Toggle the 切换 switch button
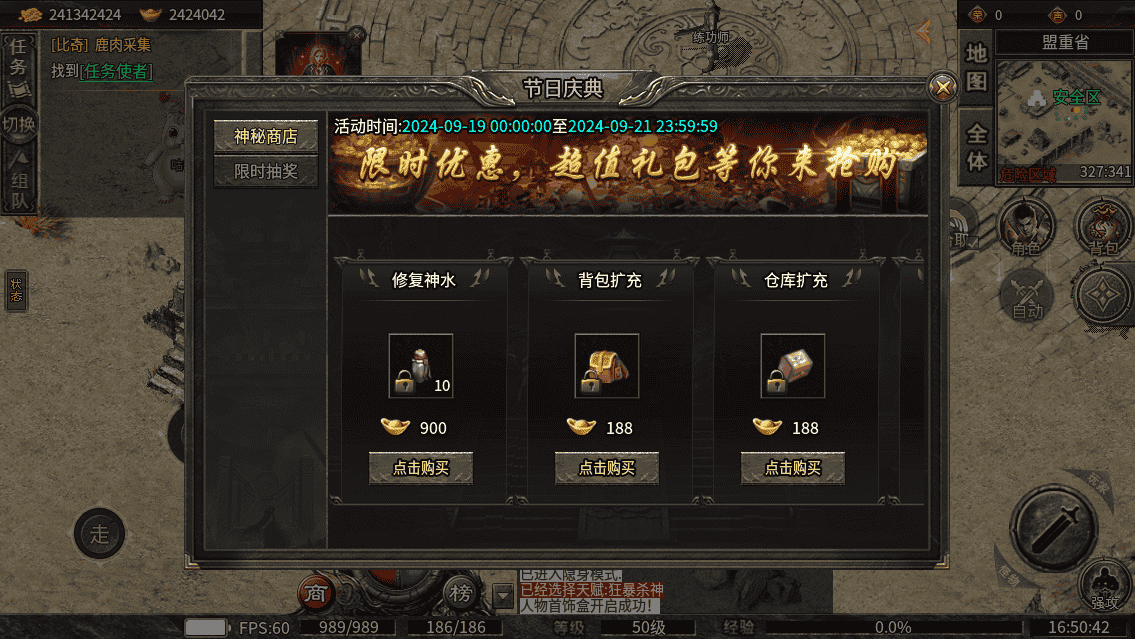Image resolution: width=1135 pixels, height=639 pixels. [18, 125]
